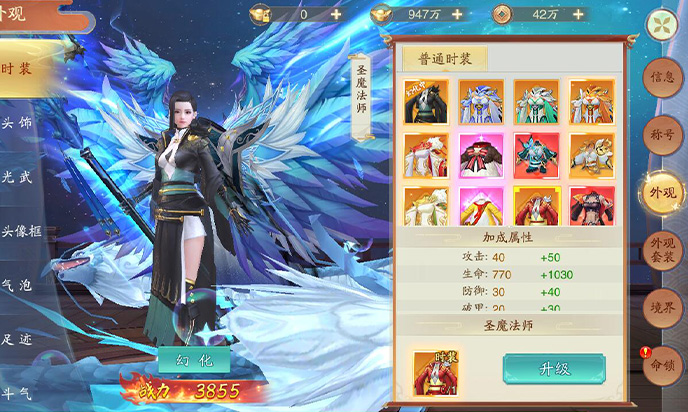This screenshot has width=688, height=412.
Task: Add gold ingots via the 947万 plus
Action: click(x=457, y=14)
